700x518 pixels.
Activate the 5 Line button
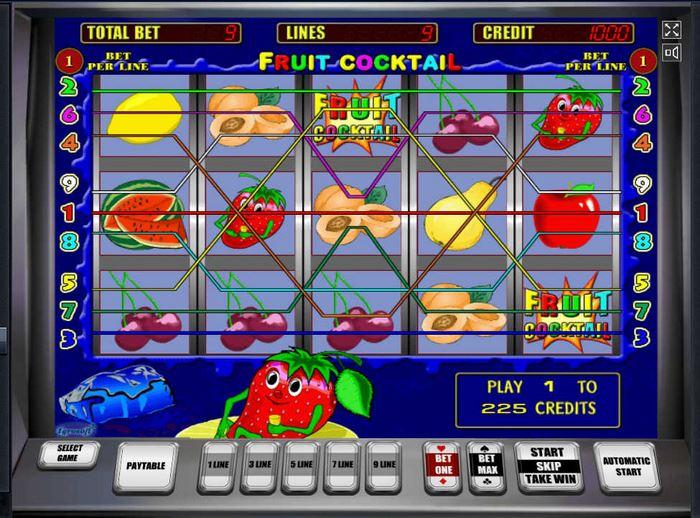click(x=300, y=465)
